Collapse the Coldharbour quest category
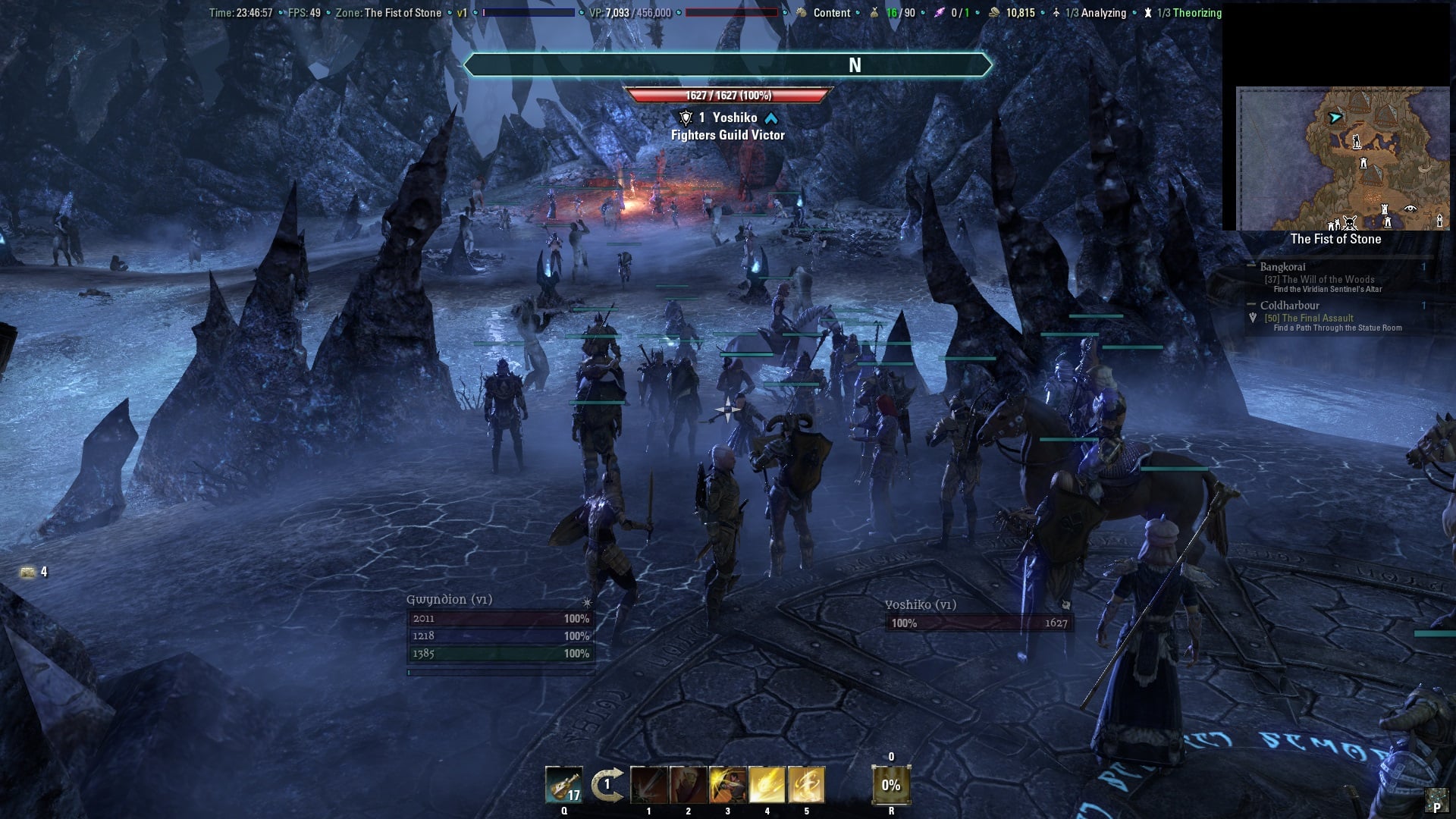This screenshot has height=819, width=1456. point(1251,305)
